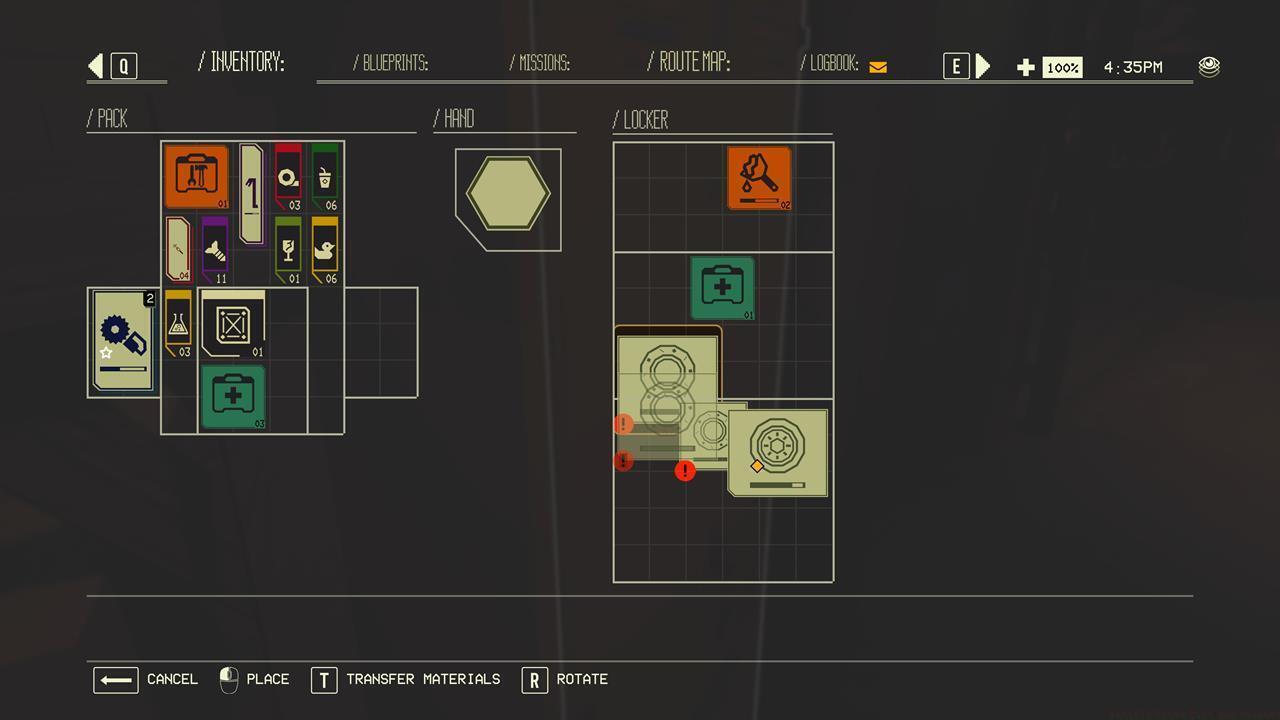Click the orange wrench item in the locker
Image resolution: width=1280 pixels, height=720 pixels.
(x=760, y=178)
